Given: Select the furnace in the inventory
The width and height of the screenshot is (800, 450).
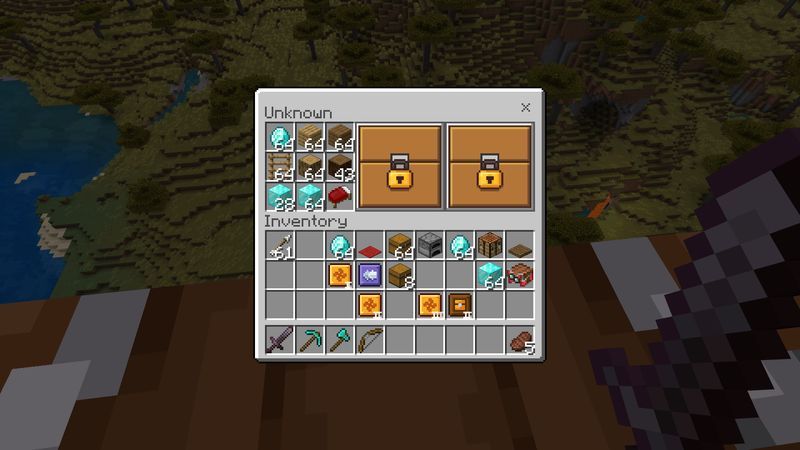Looking at the screenshot, I should (430, 245).
